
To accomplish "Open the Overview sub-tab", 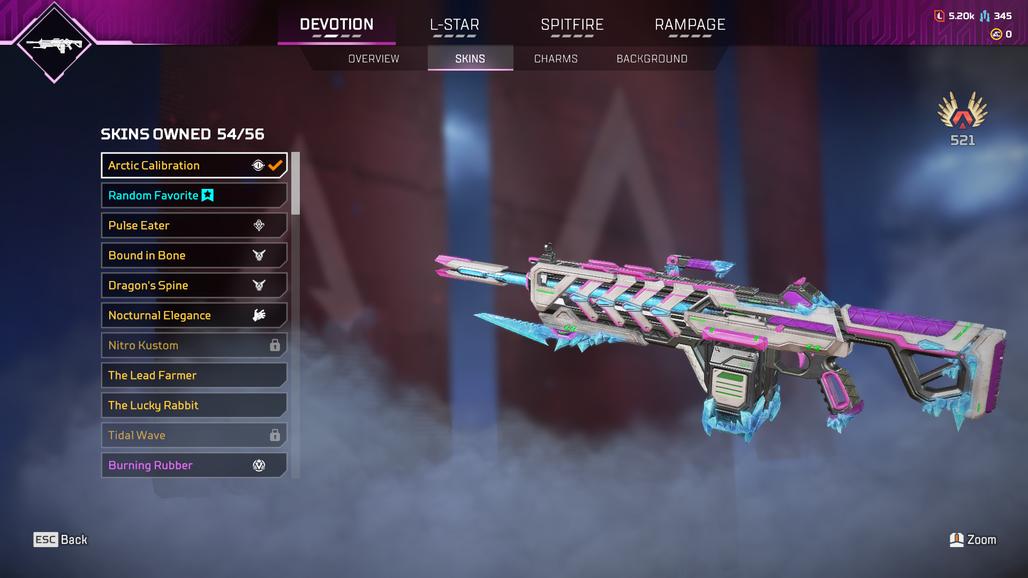I will pos(373,59).
